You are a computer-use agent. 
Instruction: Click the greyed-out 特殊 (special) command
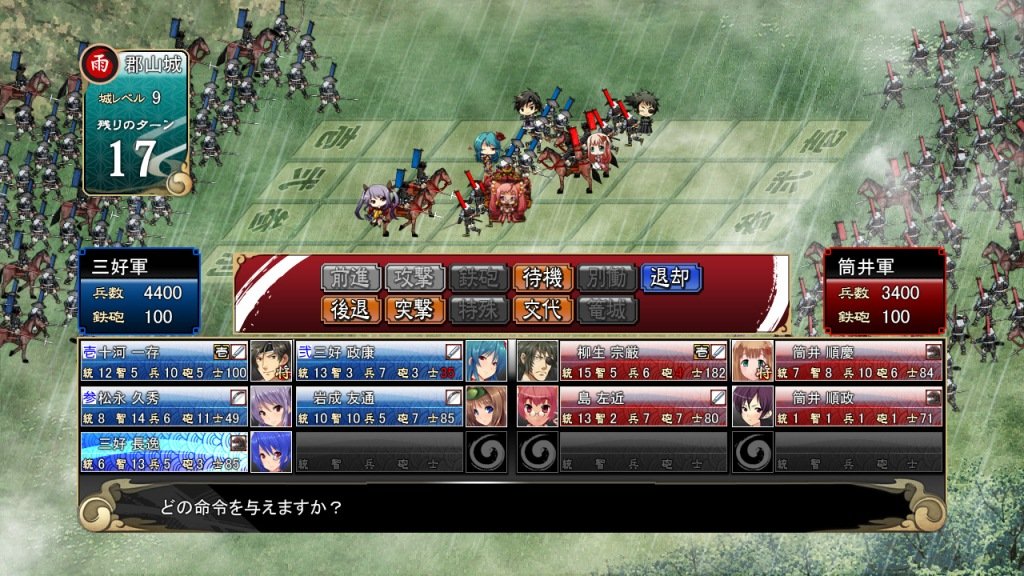(478, 310)
